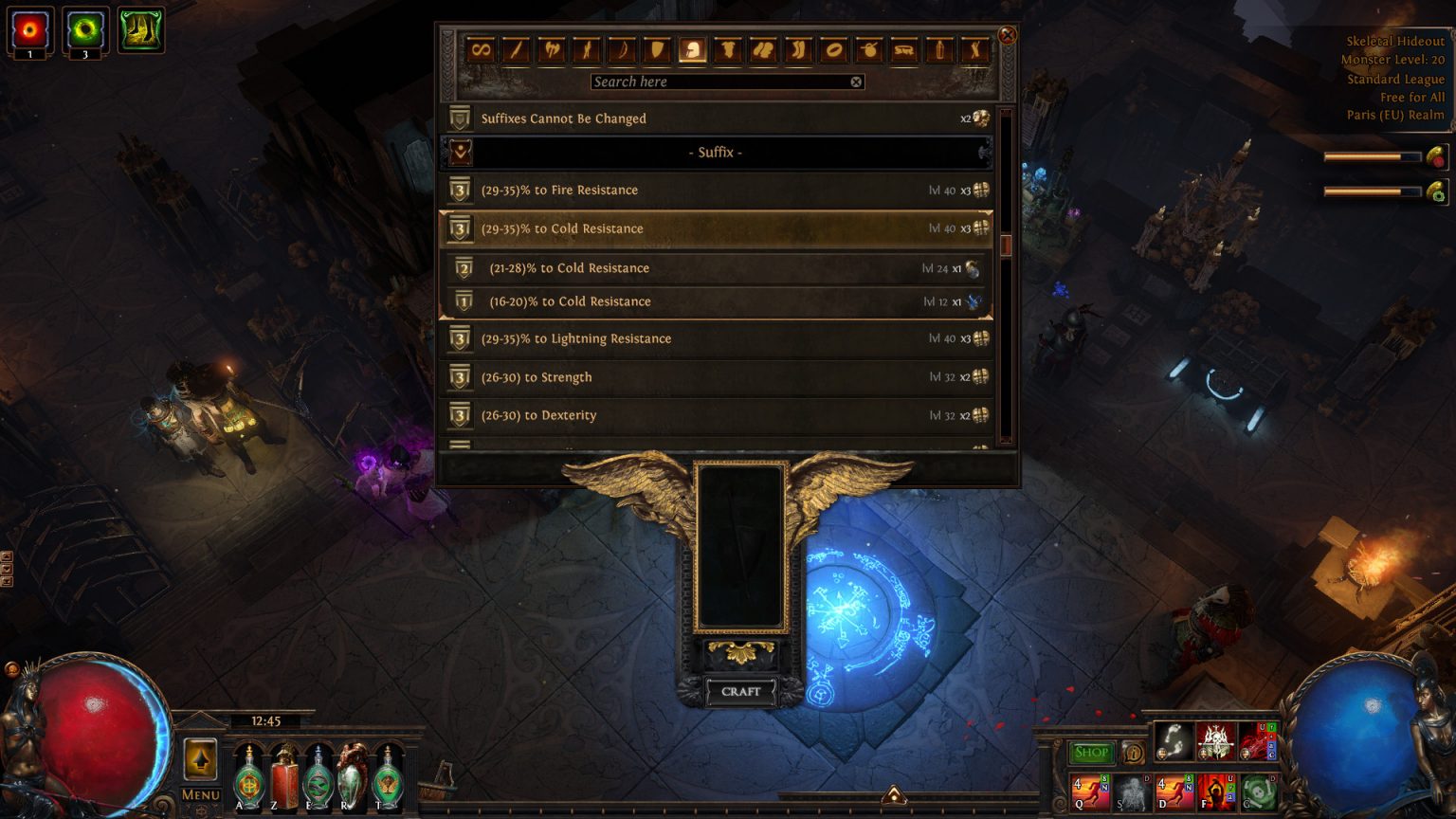The width and height of the screenshot is (1456, 819).
Task: Select the flask category icon
Action: tap(938, 50)
